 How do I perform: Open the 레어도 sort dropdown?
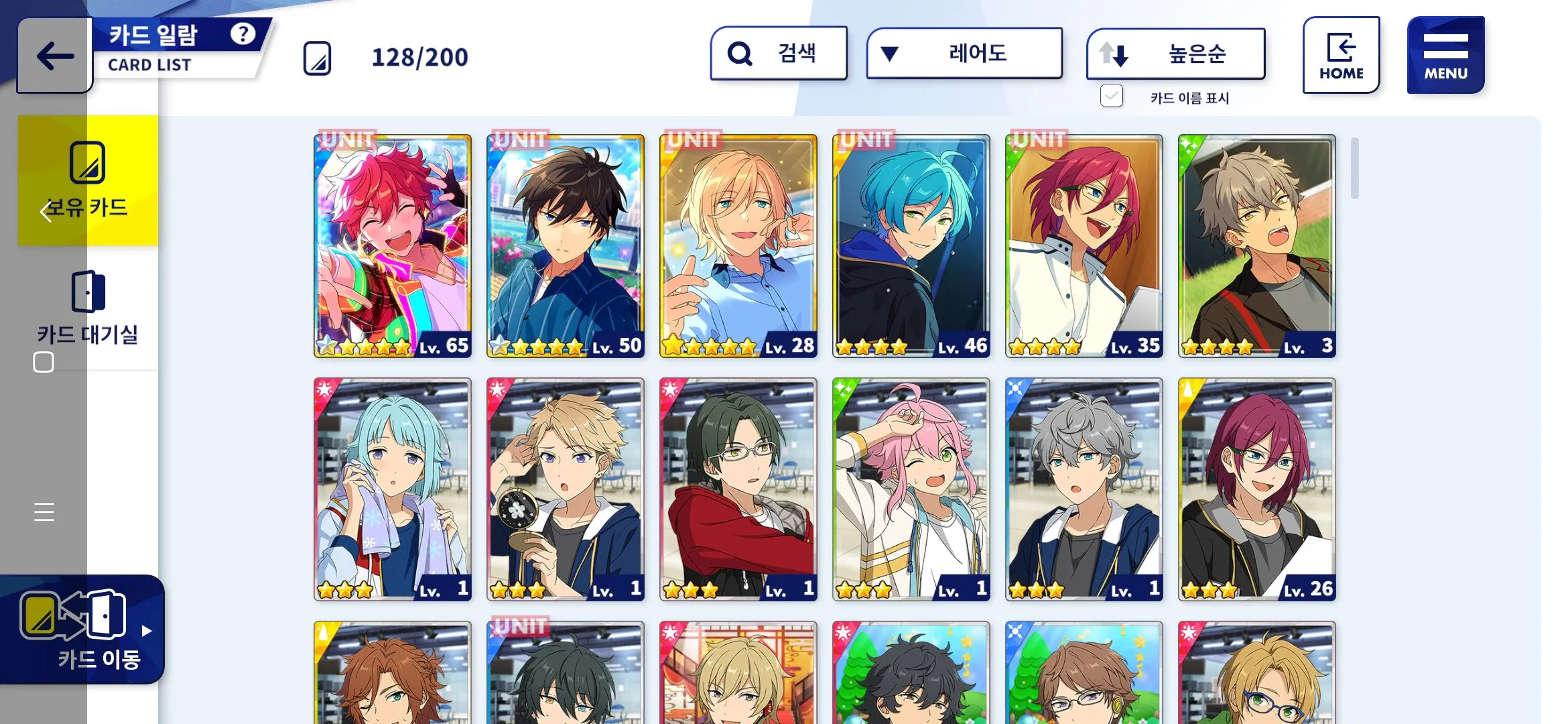pyautogui.click(x=964, y=54)
